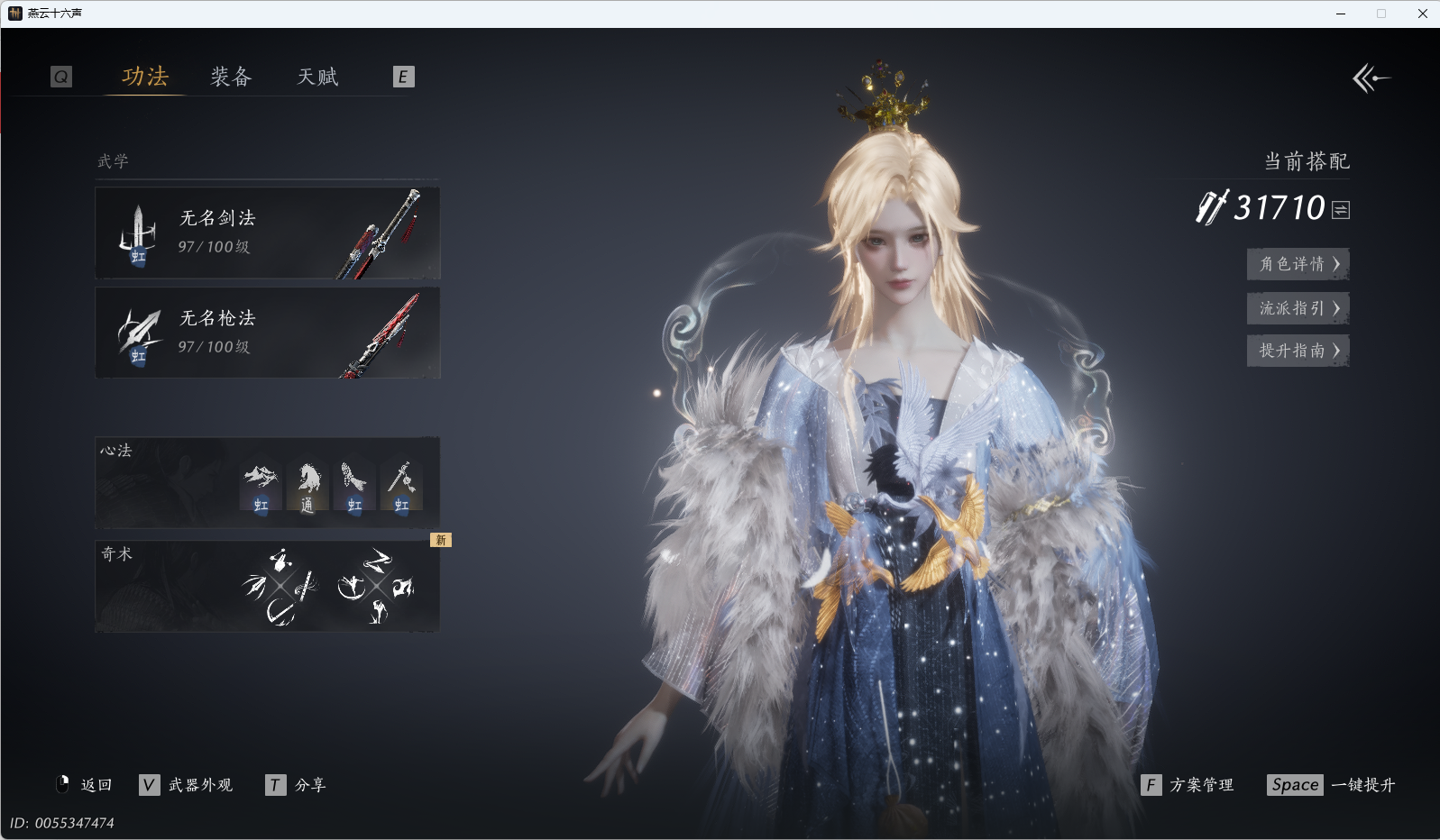View 角色详情 character details
Image resolution: width=1440 pixels, height=840 pixels.
tap(1298, 264)
